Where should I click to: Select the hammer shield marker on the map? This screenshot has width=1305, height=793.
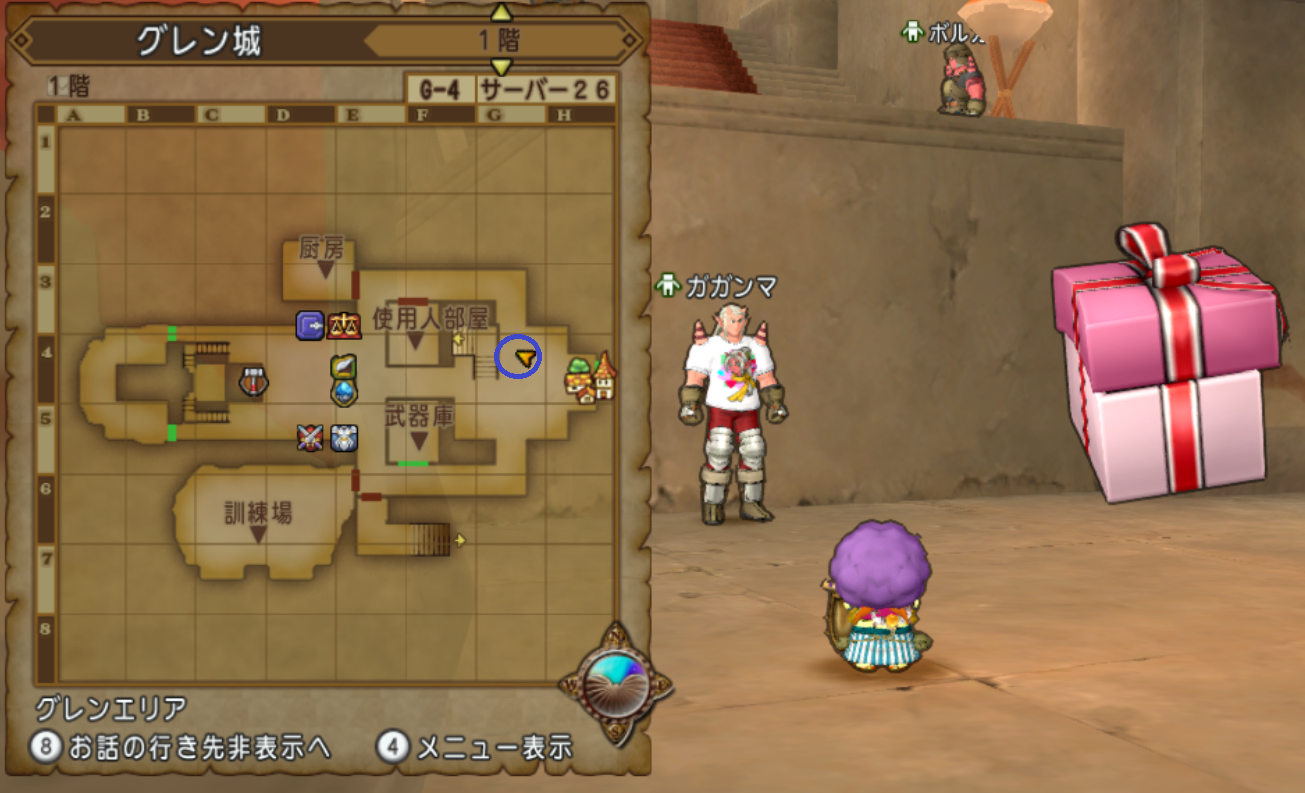pyautogui.click(x=254, y=380)
